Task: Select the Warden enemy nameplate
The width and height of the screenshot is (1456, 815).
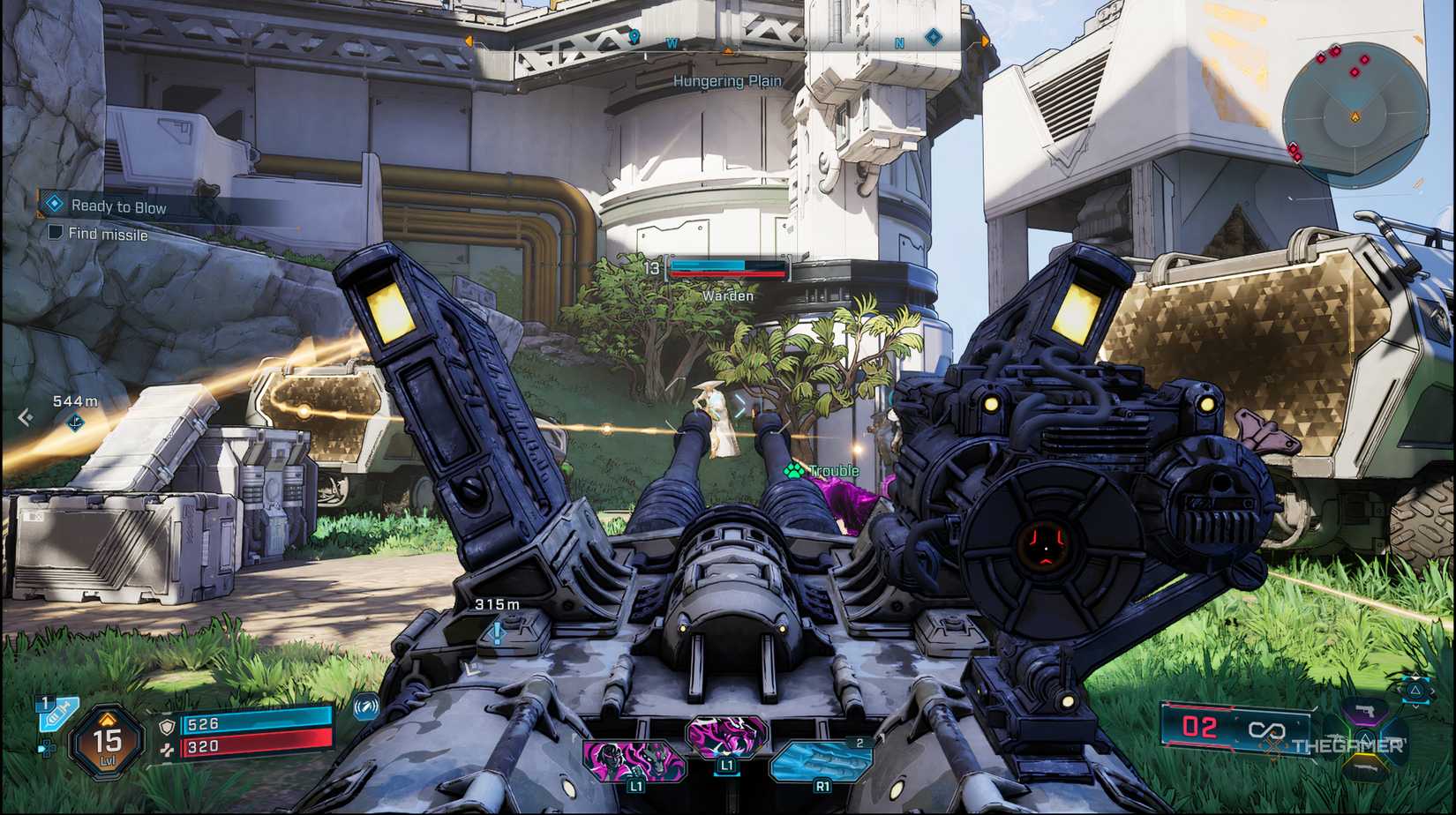Action: [x=727, y=296]
